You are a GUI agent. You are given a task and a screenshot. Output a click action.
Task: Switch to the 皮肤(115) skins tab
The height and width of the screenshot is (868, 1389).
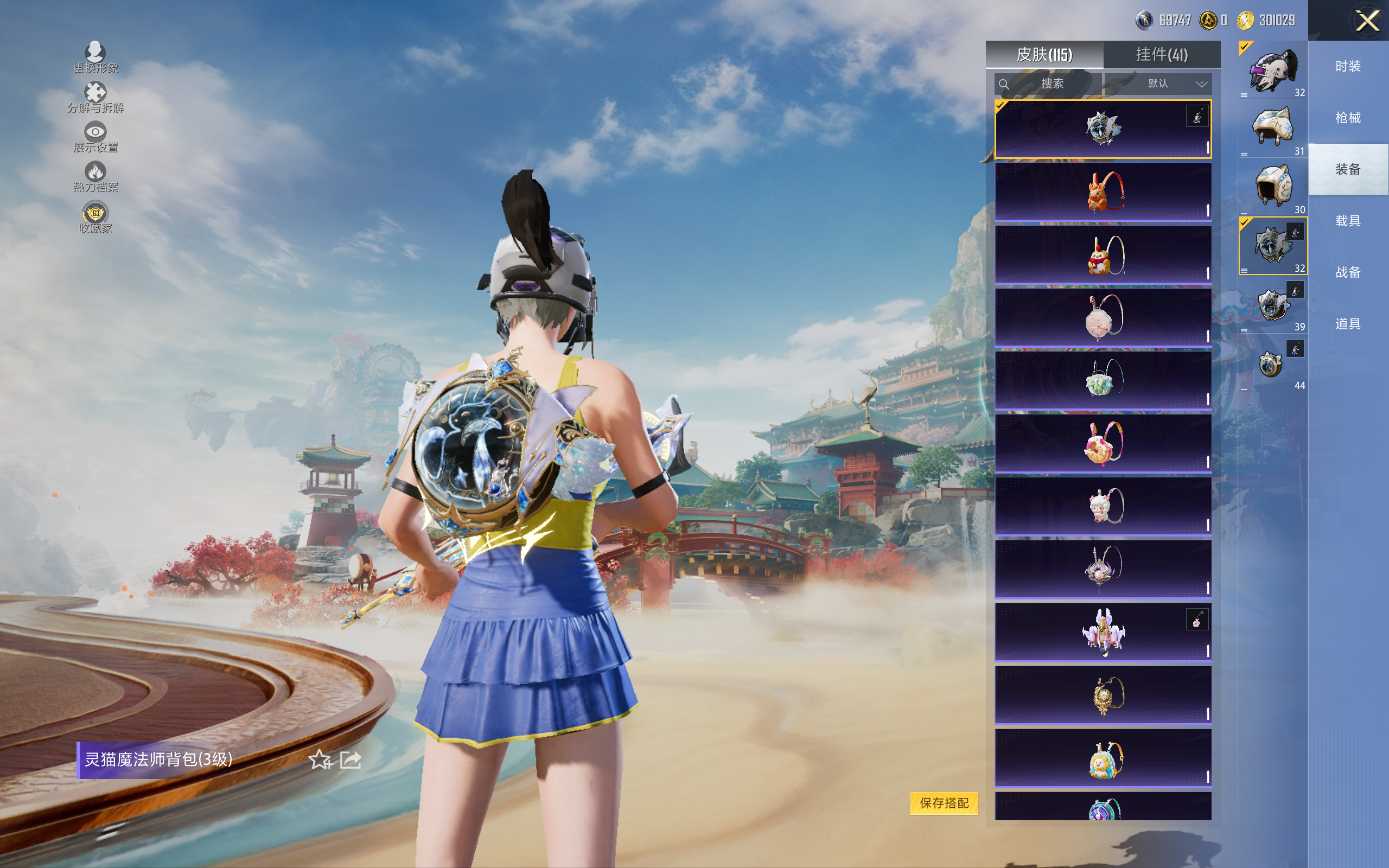pyautogui.click(x=1044, y=55)
